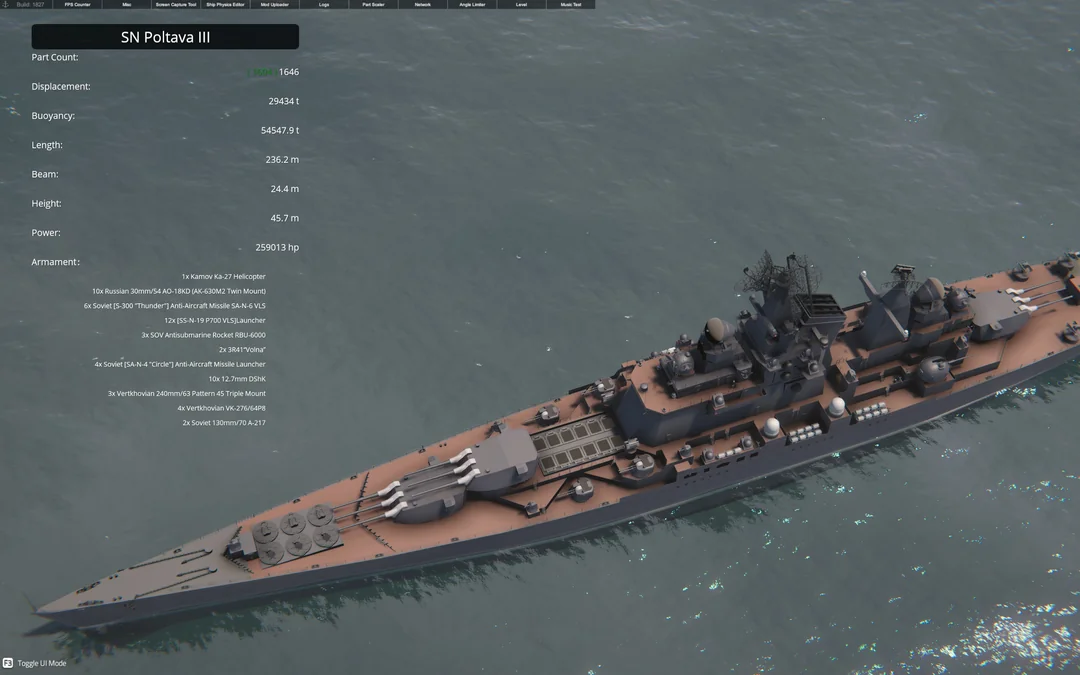Viewport: 1080px width, 675px height.
Task: Open the Part Scaler tool
Action: 373,5
